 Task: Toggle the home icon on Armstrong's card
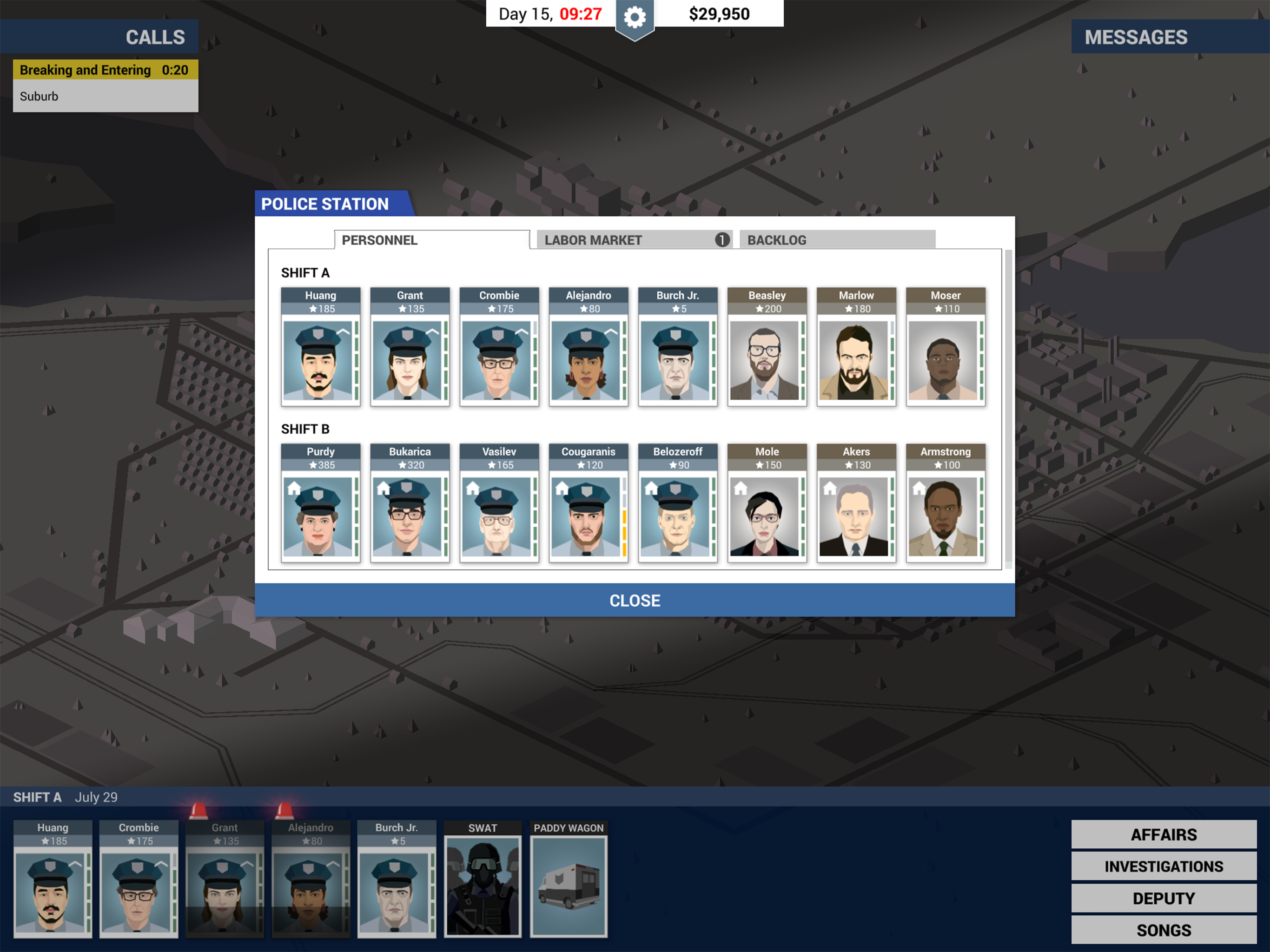point(919,488)
